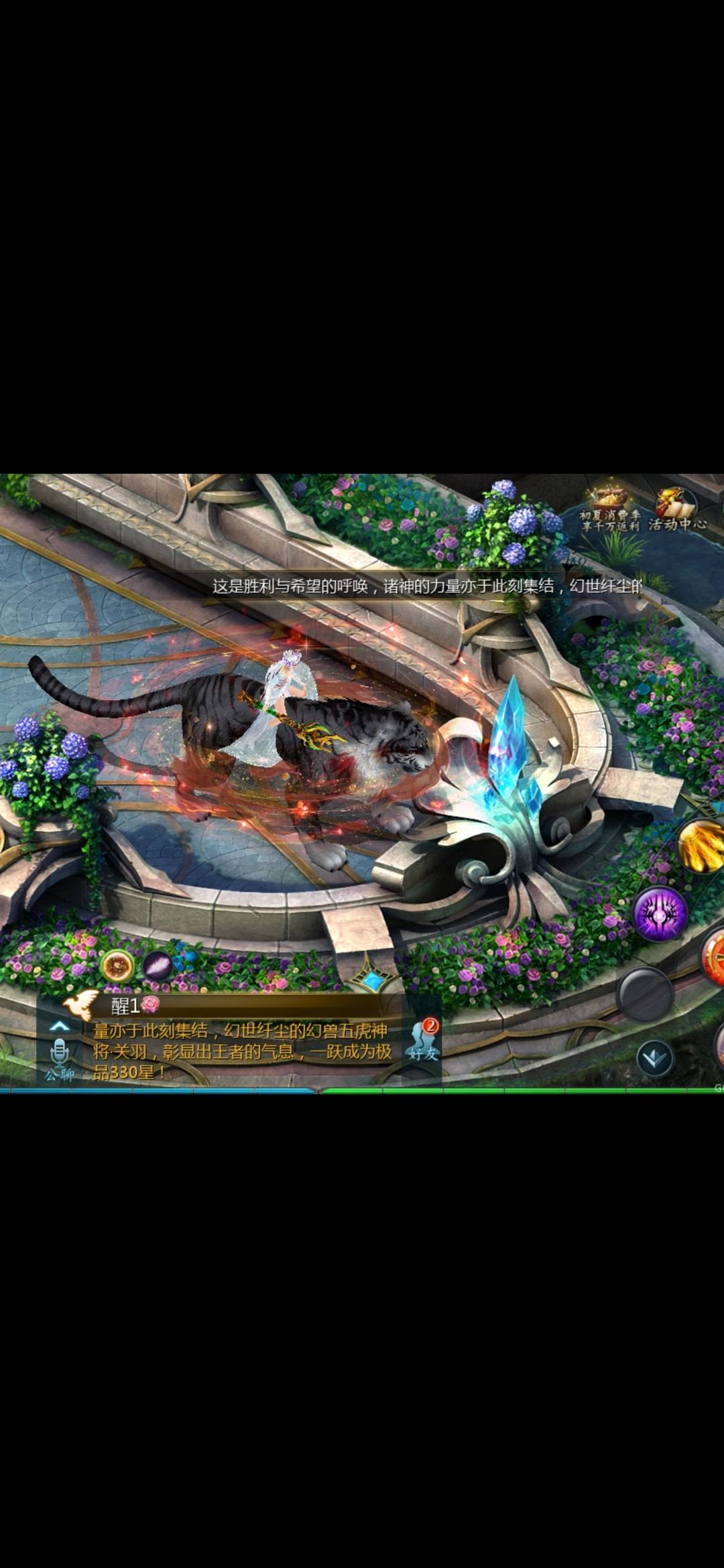
Task: Tap the empty gray skill slot
Action: click(x=645, y=994)
